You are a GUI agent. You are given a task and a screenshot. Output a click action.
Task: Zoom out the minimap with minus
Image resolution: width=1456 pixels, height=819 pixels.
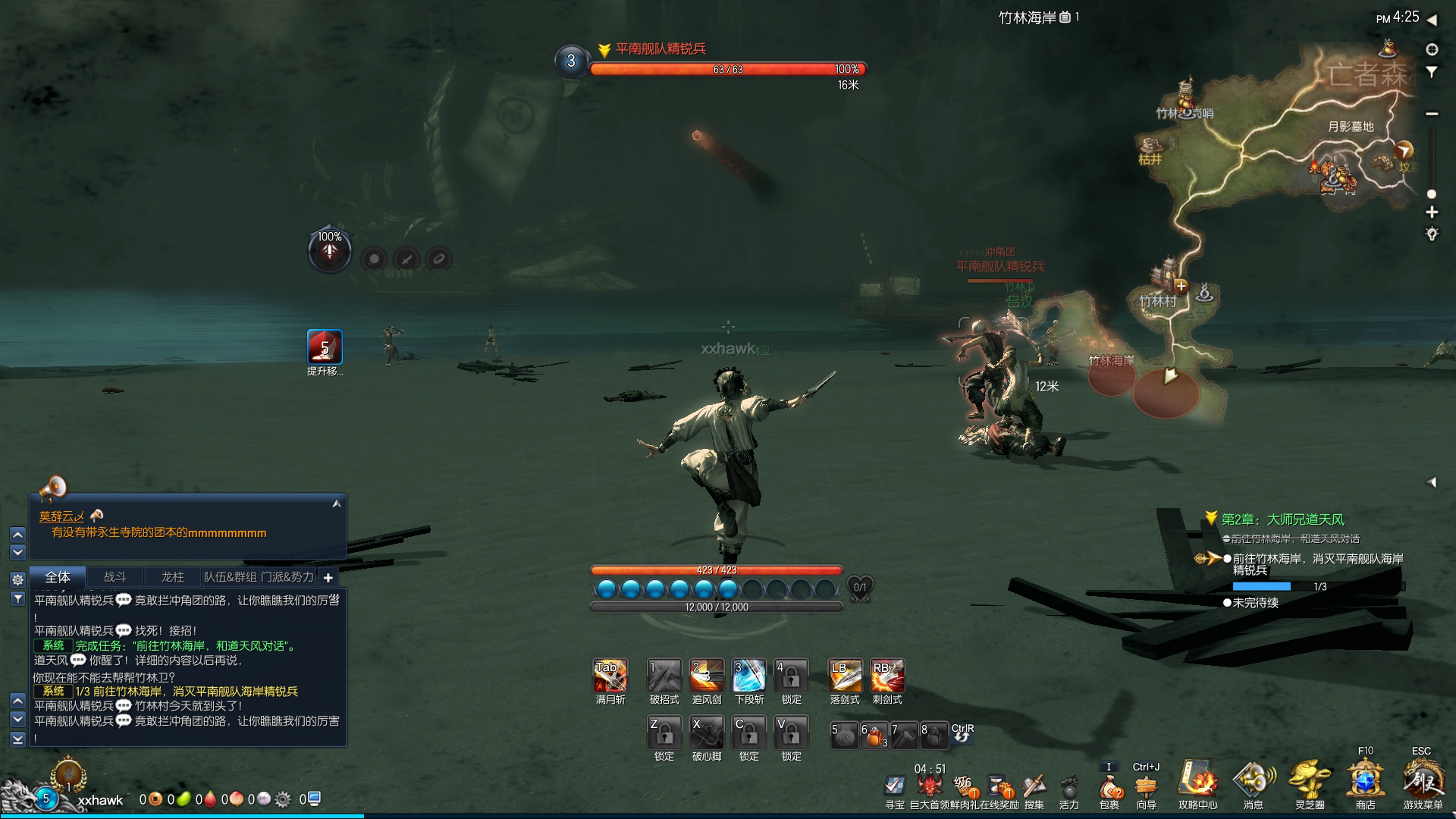pos(1432,114)
